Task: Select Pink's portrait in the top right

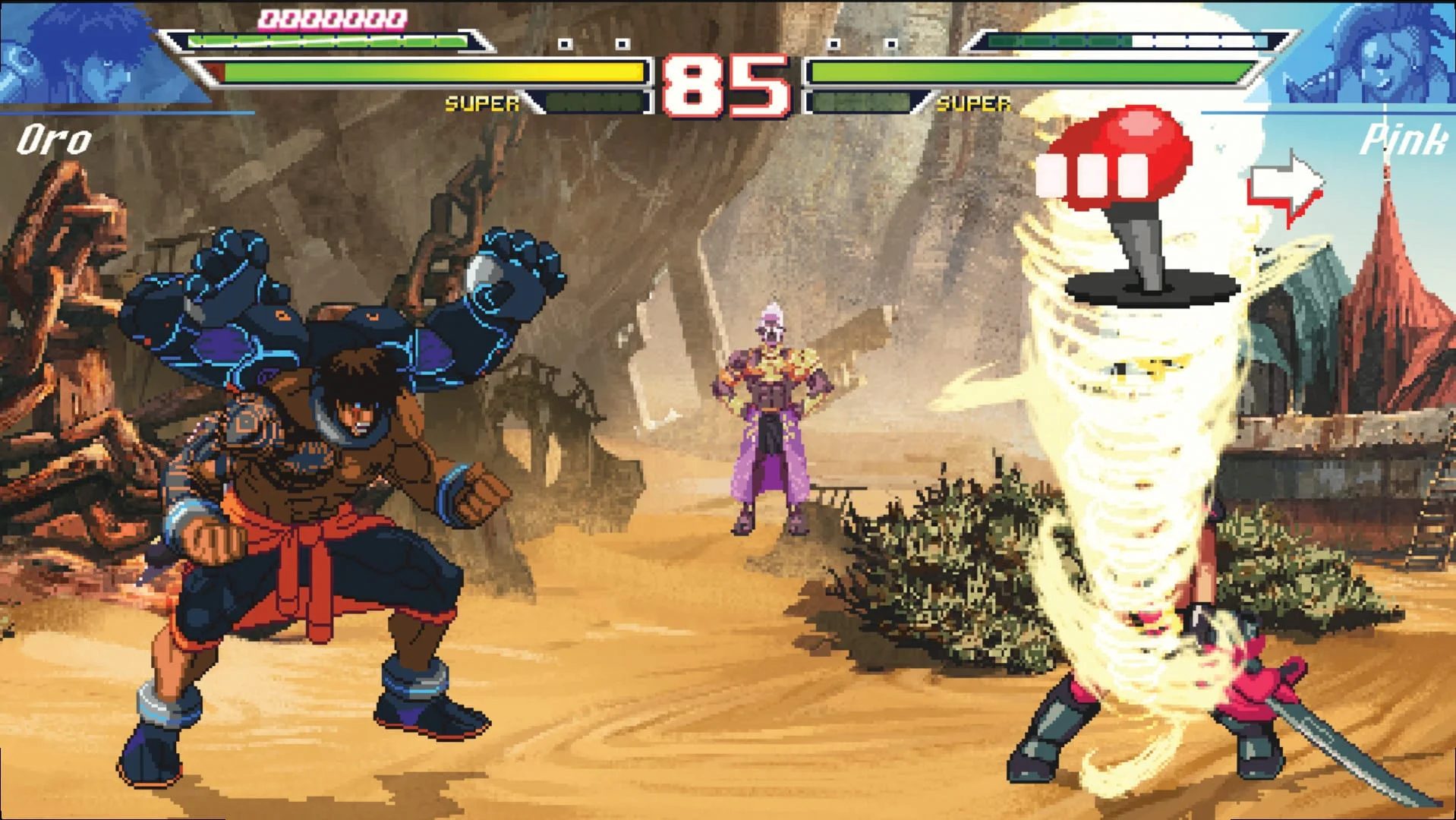Action: click(1382, 53)
